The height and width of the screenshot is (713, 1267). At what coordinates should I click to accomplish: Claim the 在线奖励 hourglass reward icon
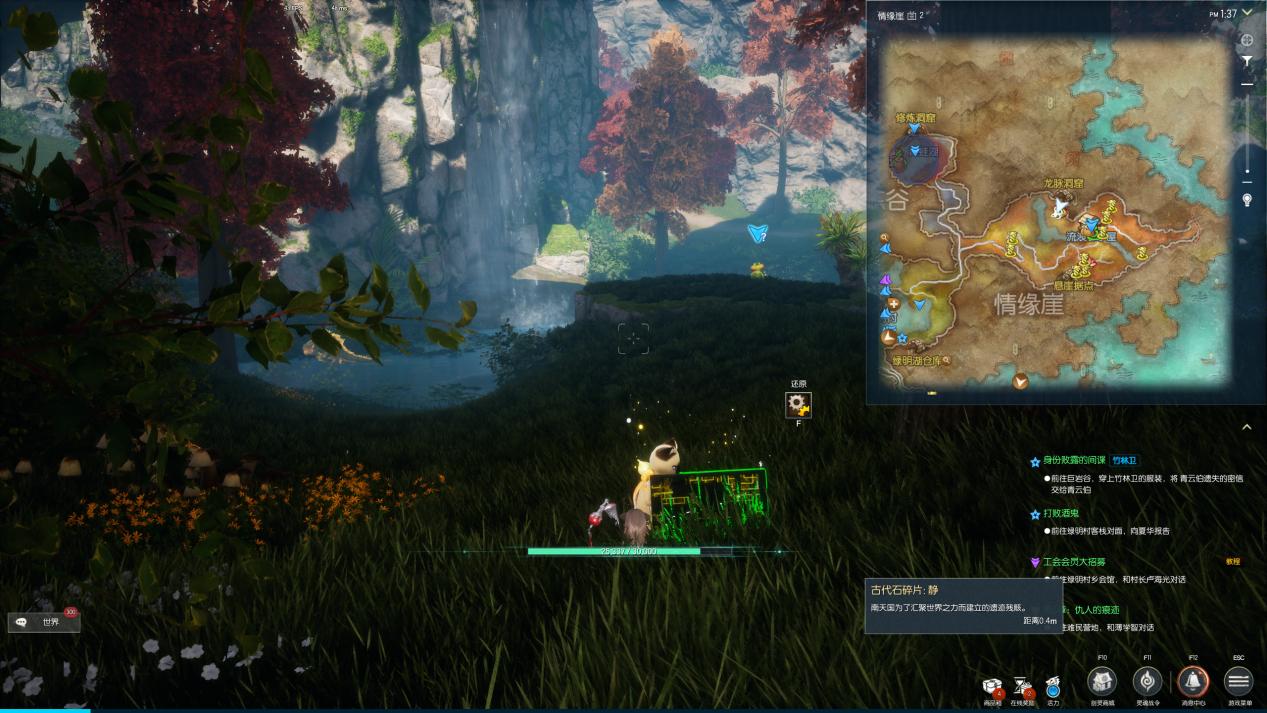[x=1023, y=687]
